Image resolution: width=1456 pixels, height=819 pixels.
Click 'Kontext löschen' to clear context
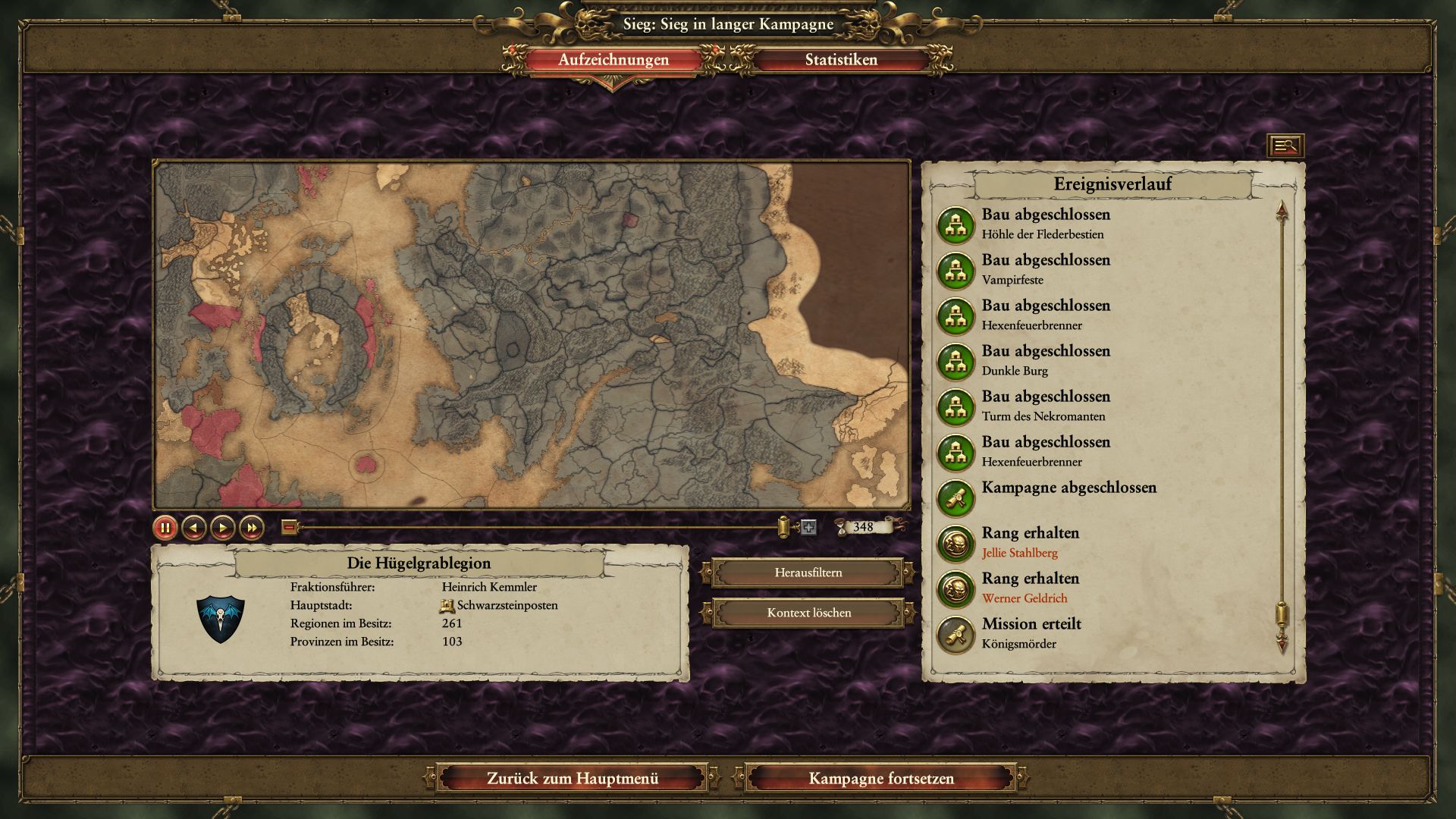pos(808,612)
